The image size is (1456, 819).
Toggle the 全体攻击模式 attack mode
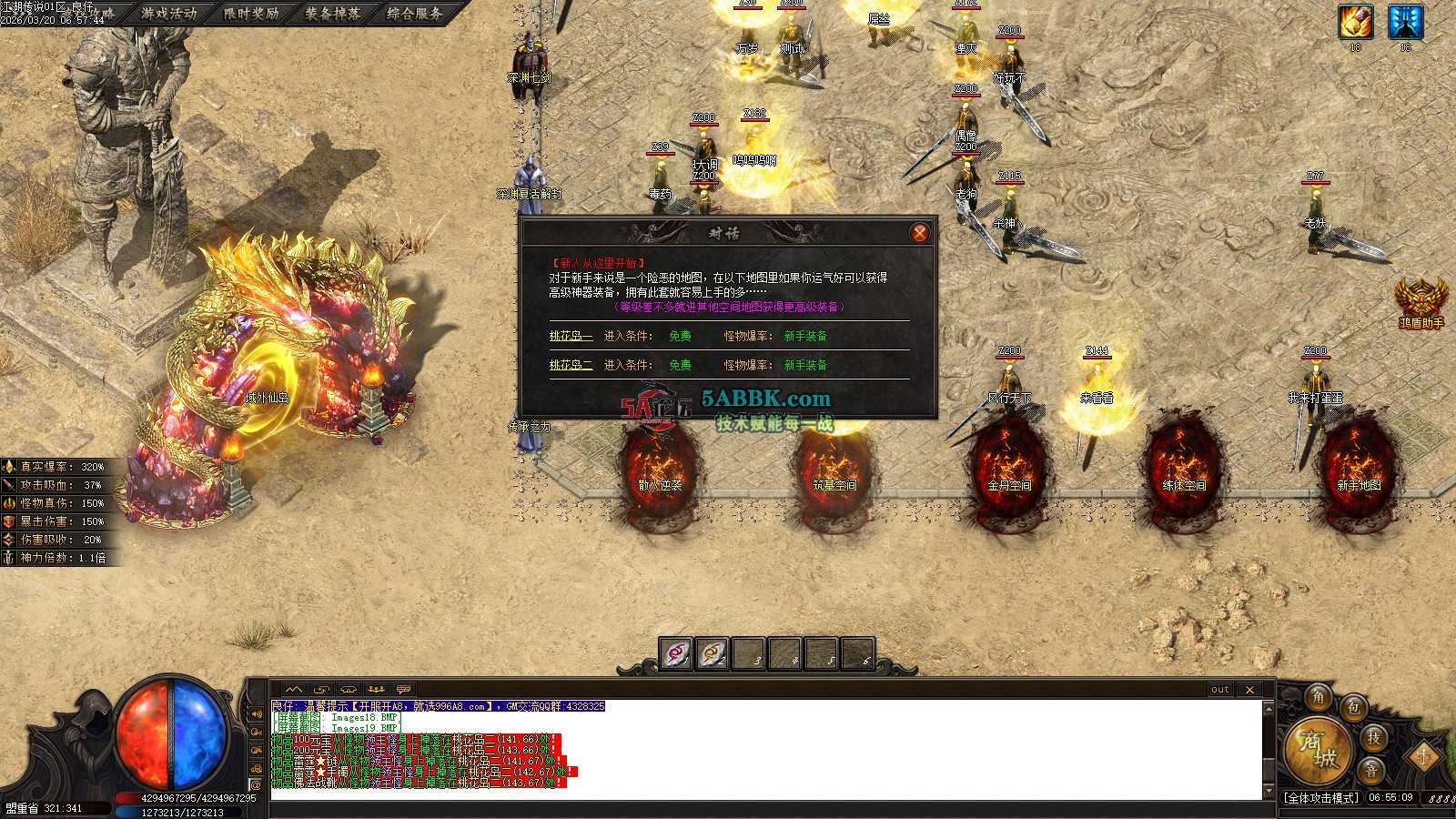pyautogui.click(x=1321, y=798)
